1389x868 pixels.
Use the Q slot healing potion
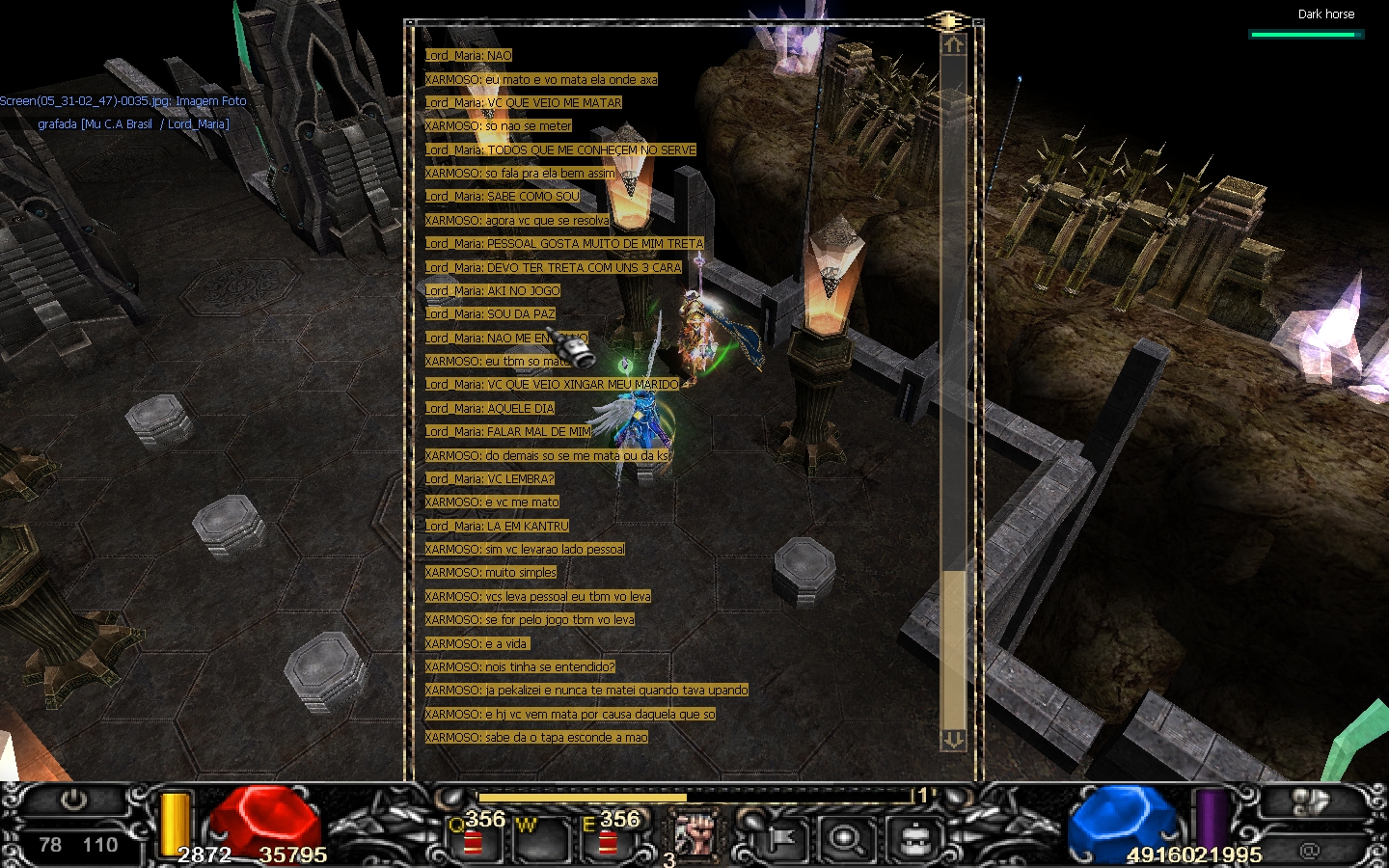(474, 839)
